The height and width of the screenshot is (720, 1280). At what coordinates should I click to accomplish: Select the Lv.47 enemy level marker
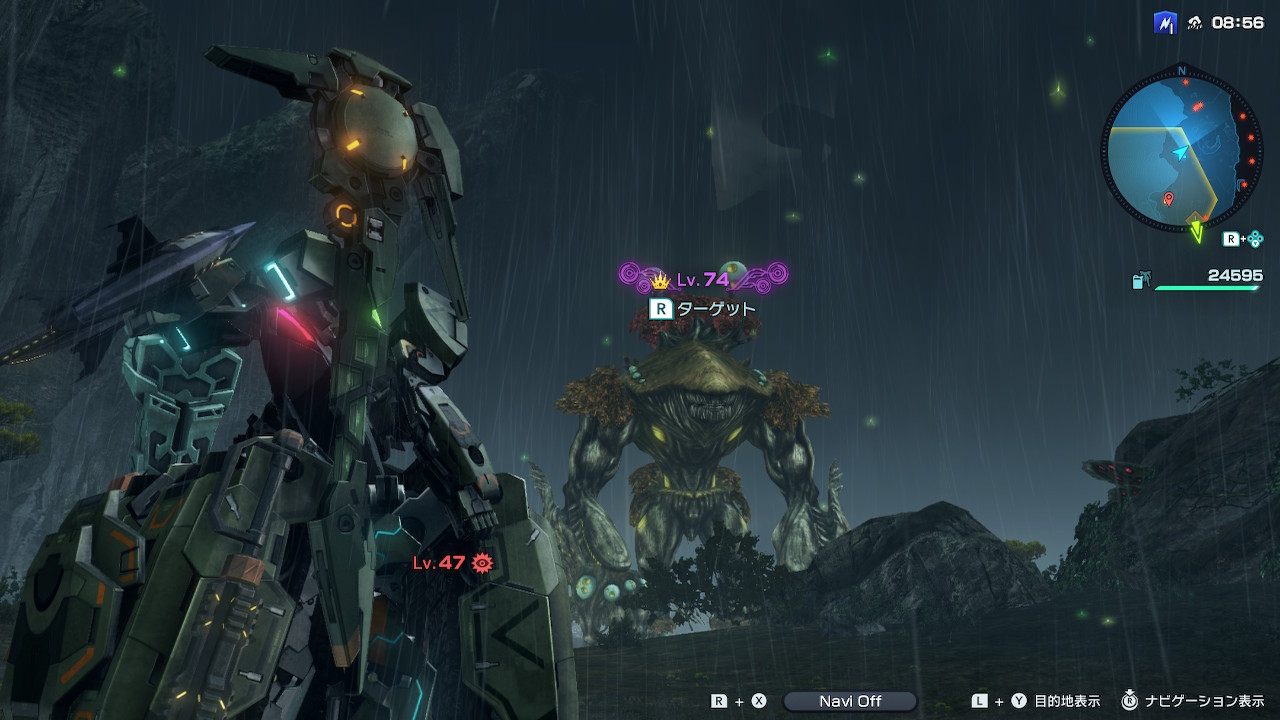[453, 563]
